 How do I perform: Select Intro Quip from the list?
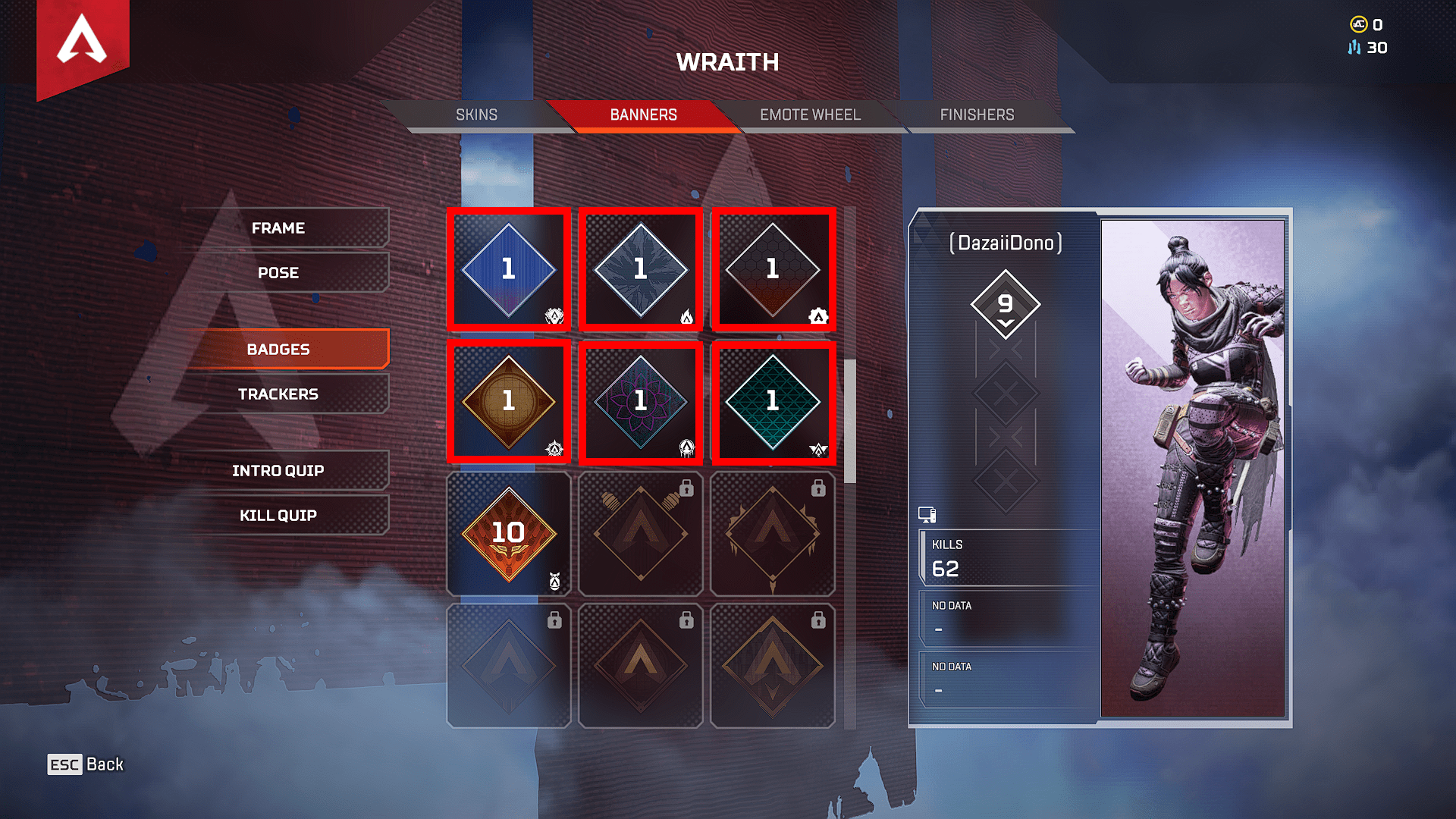278,471
